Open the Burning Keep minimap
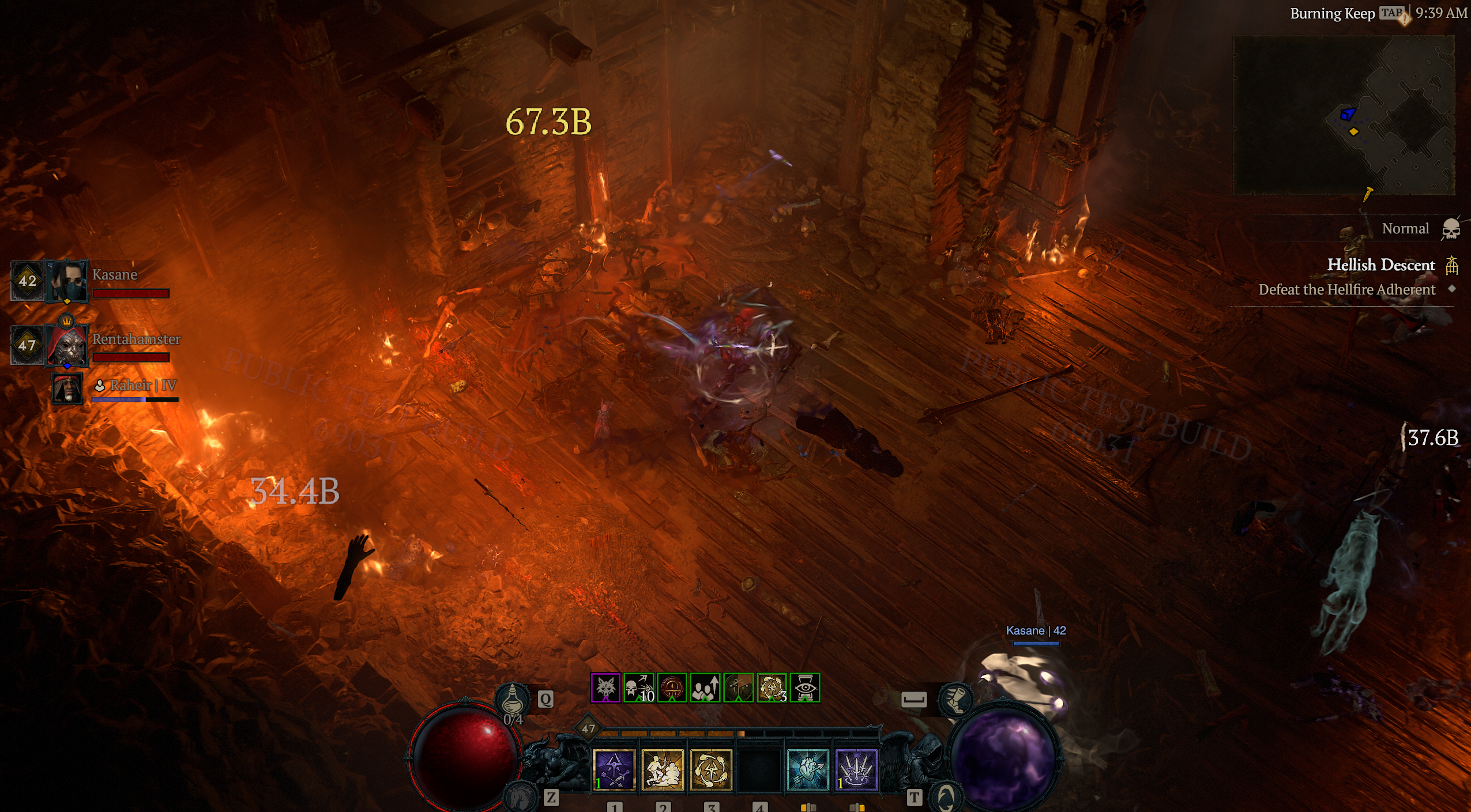Image resolution: width=1471 pixels, height=812 pixels. point(1344,115)
